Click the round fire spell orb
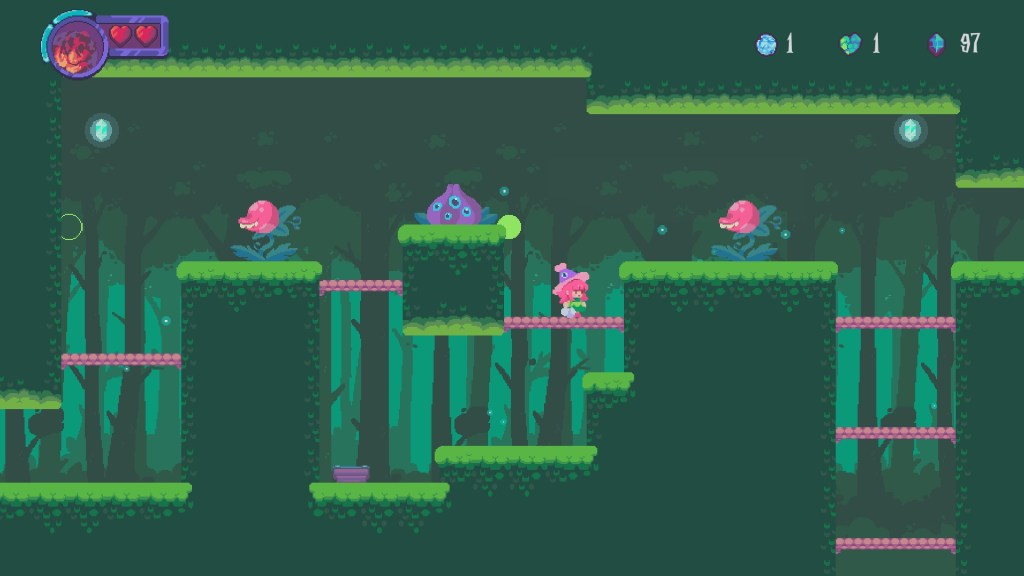 click(x=73, y=46)
